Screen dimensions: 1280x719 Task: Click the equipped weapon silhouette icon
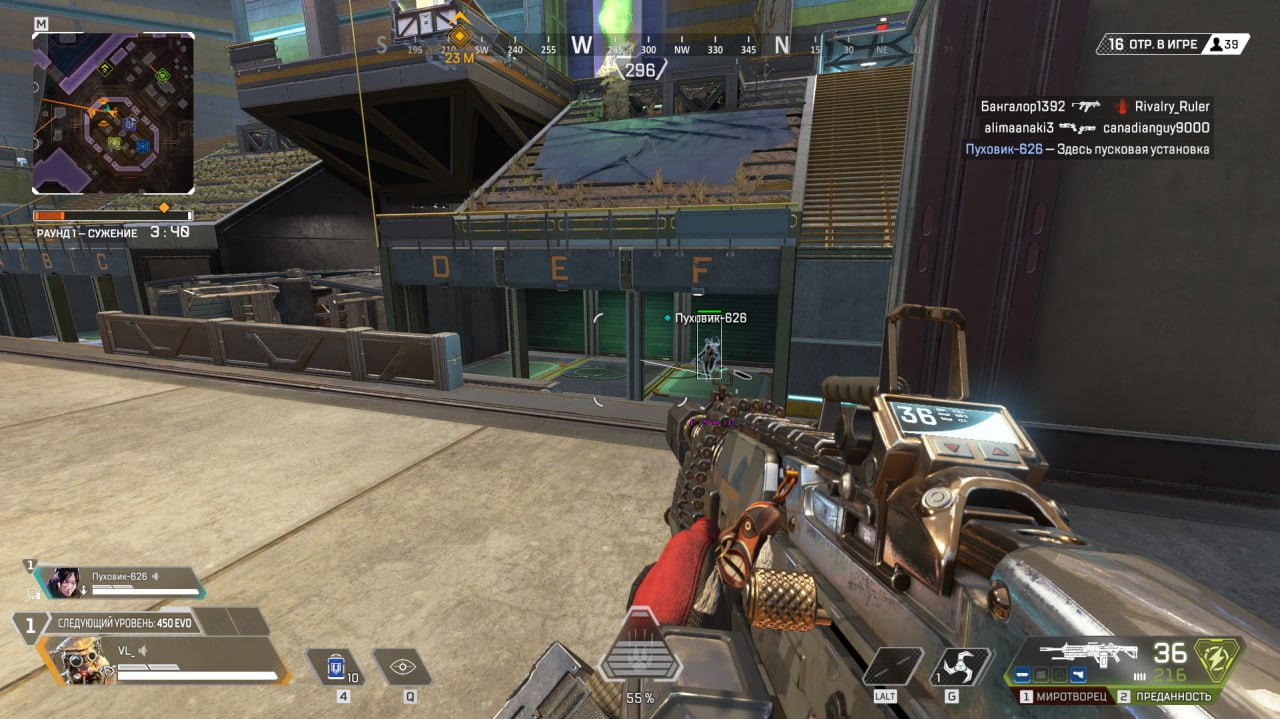(1100, 654)
